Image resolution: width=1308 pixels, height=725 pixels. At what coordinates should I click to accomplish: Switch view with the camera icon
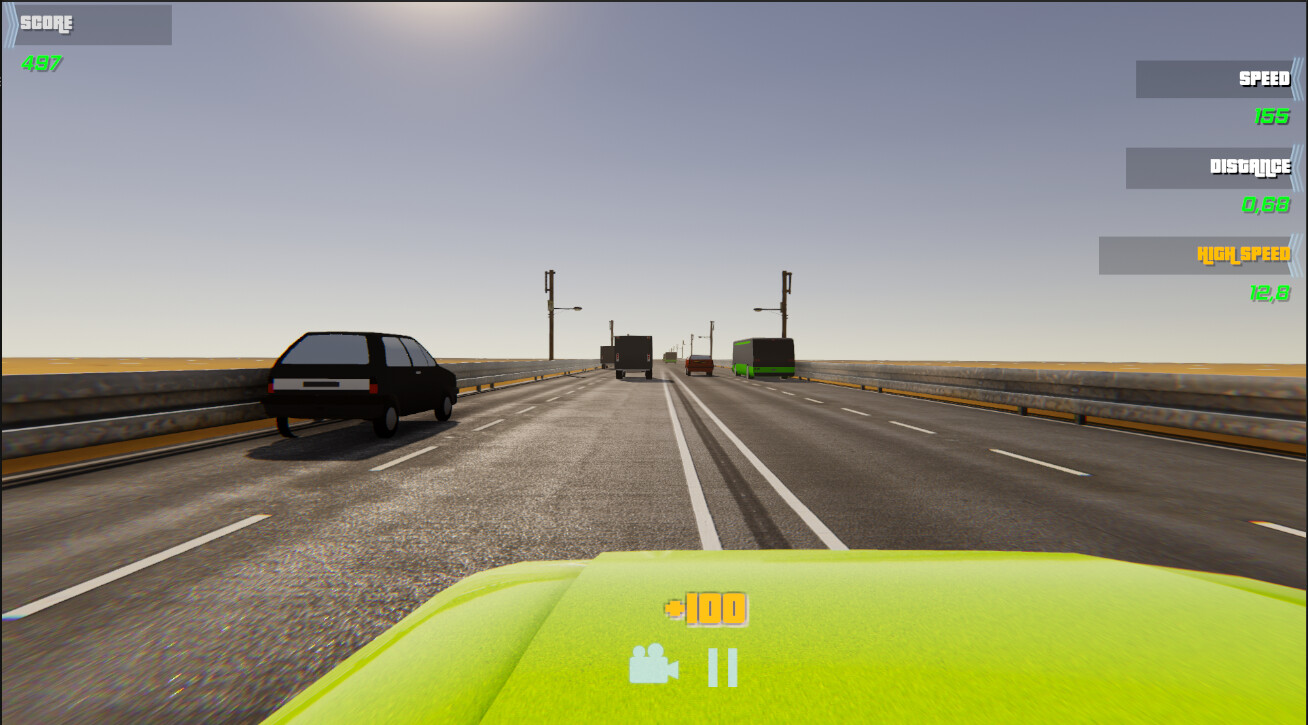(x=653, y=665)
